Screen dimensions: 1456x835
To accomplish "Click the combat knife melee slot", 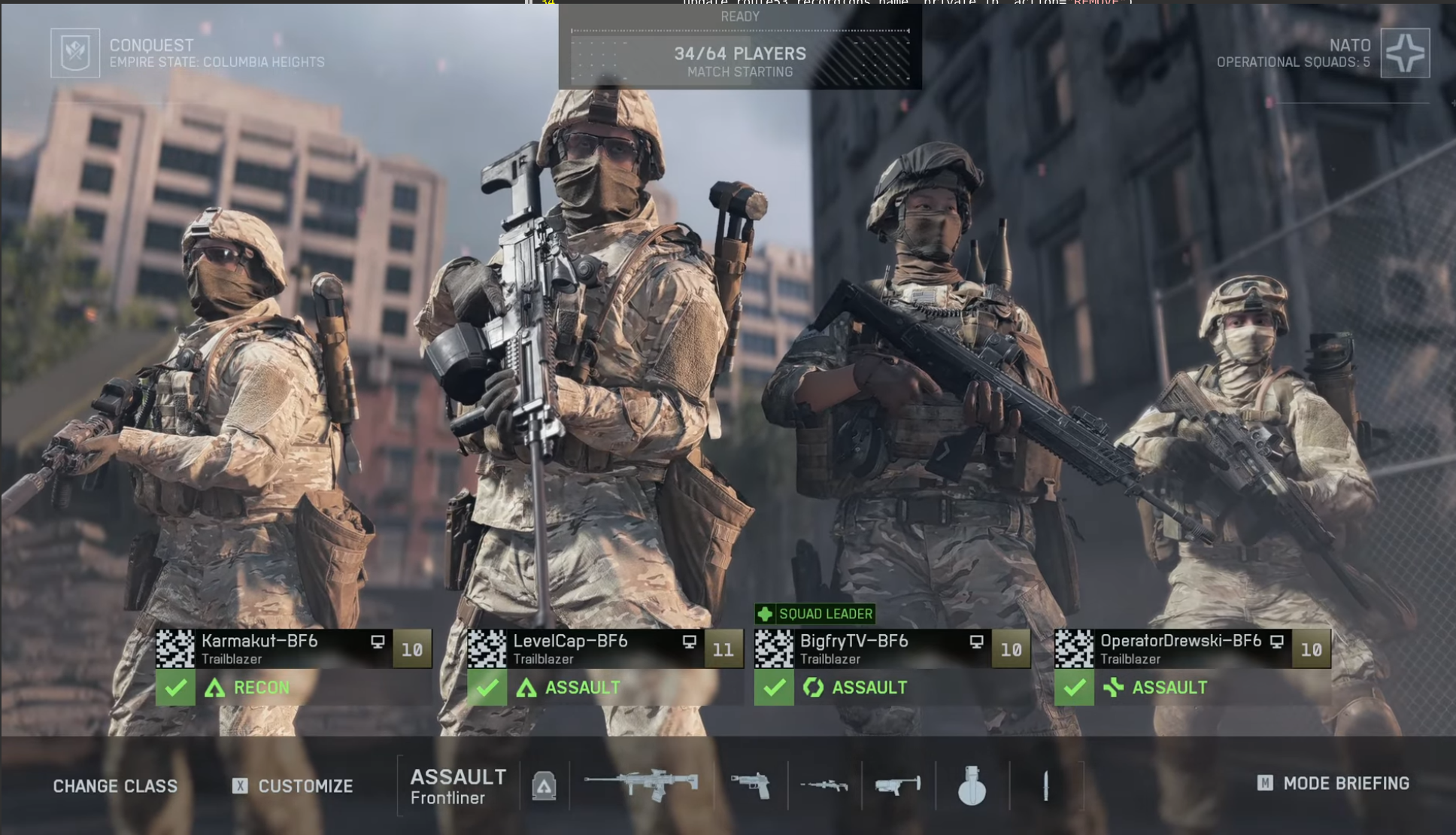I will 1045,785.
